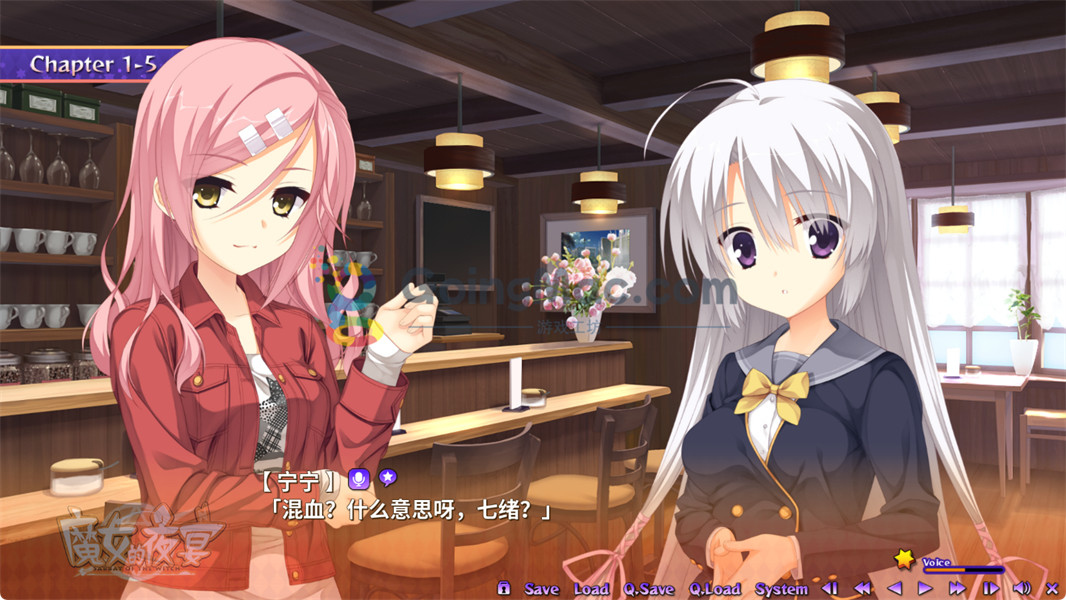This screenshot has height=600, width=1066.
Task: Jump back to the previous scene
Action: click(x=829, y=588)
